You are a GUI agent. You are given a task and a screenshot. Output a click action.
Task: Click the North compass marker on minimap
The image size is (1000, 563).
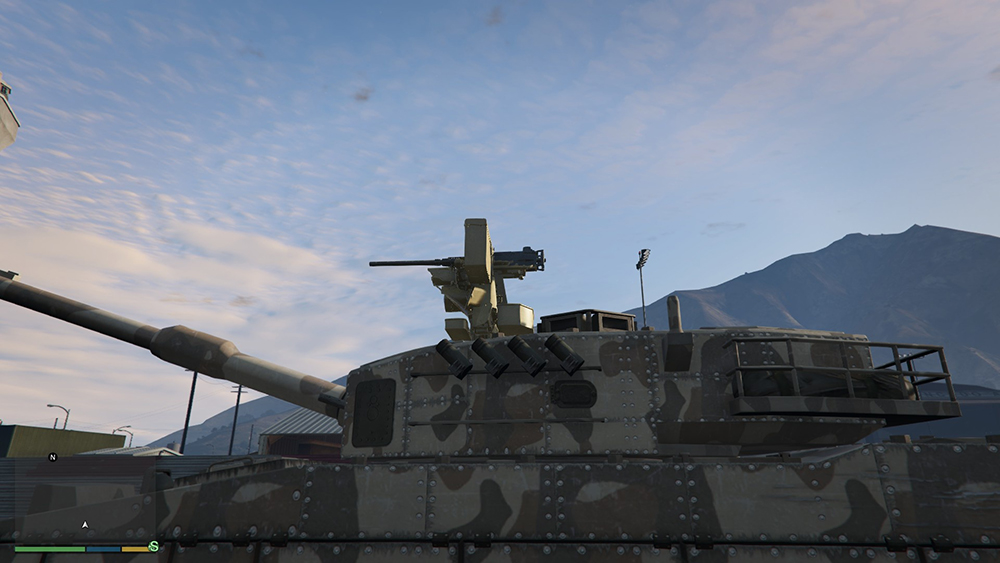[52, 457]
